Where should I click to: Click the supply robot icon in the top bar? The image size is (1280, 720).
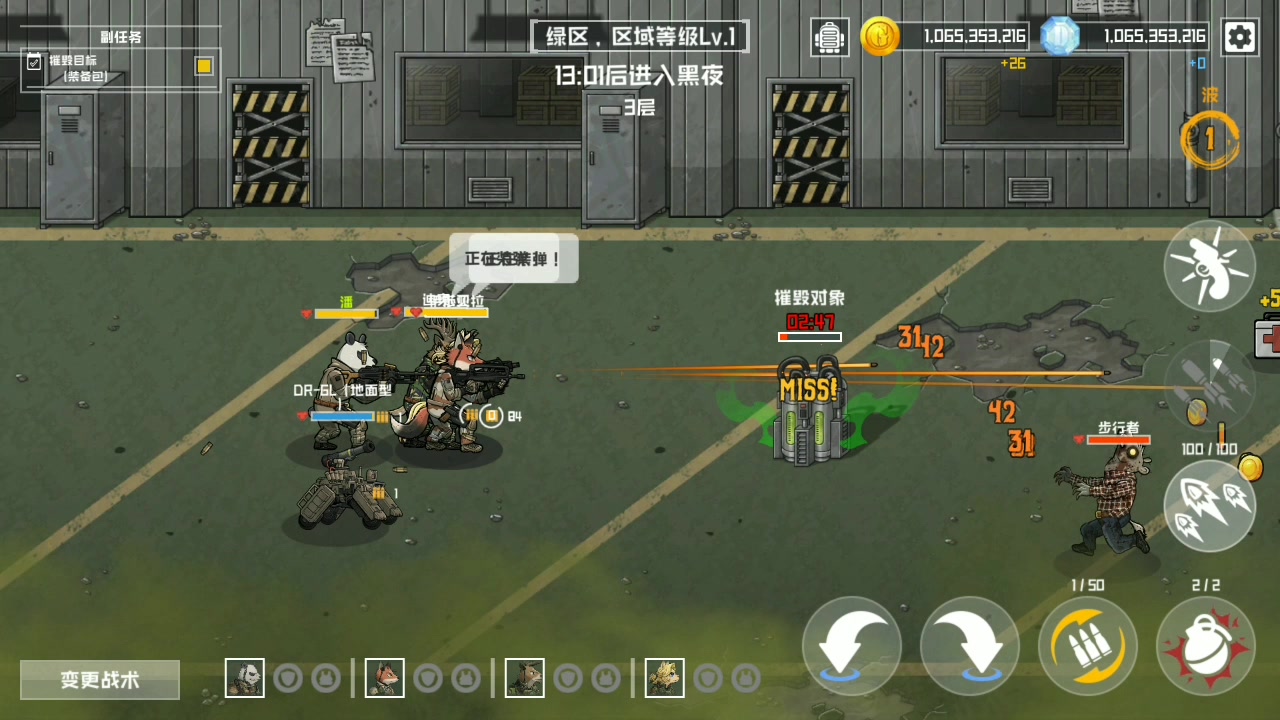coord(829,37)
